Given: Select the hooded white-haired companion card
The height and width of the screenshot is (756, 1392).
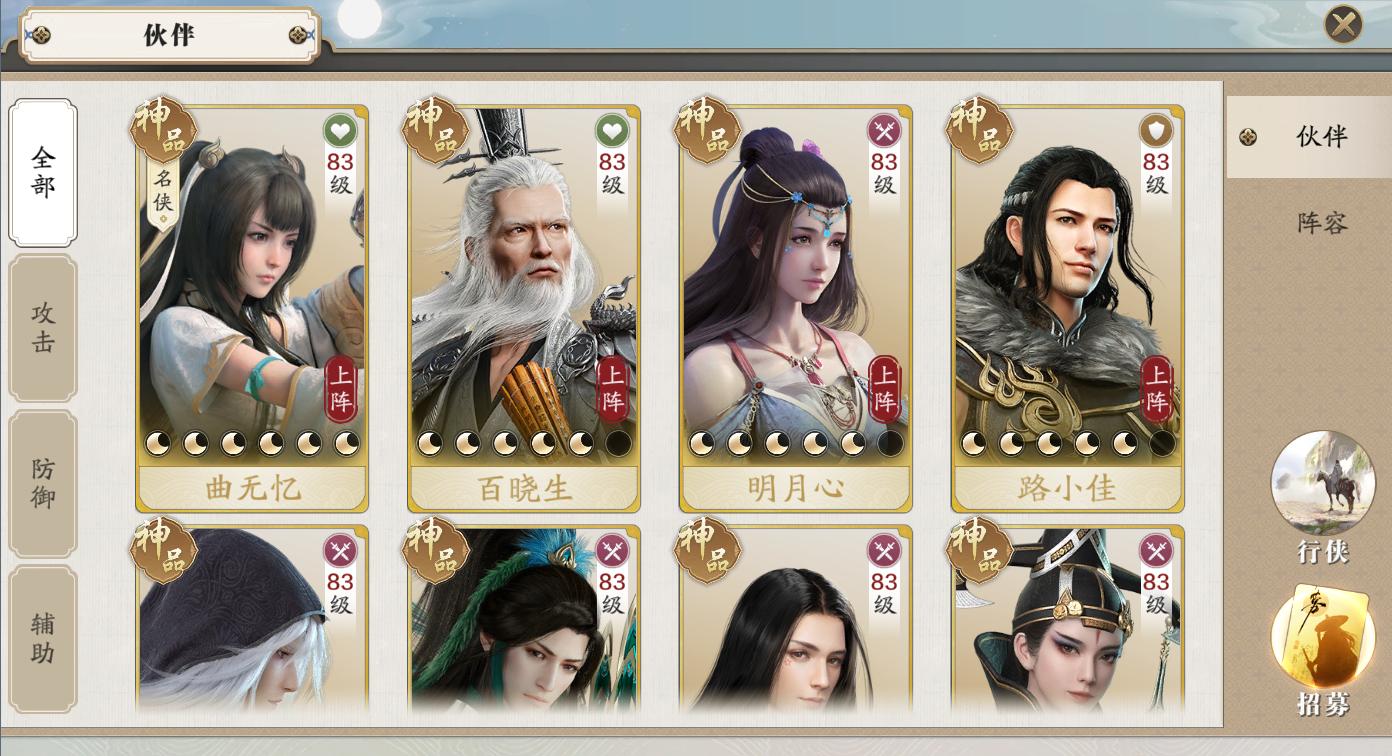Looking at the screenshot, I should 253,620.
